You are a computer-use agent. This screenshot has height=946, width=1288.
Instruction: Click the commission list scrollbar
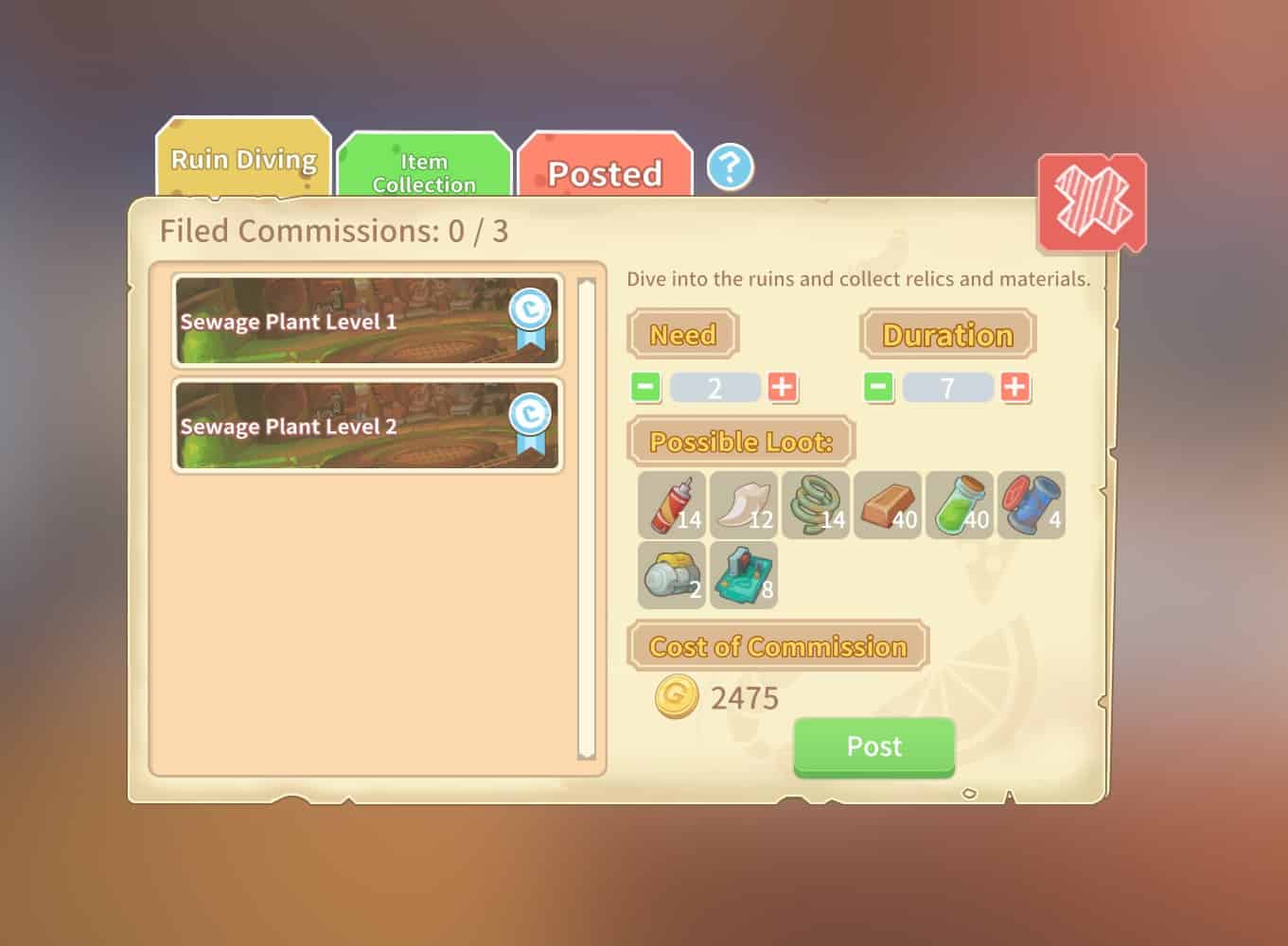[x=587, y=520]
